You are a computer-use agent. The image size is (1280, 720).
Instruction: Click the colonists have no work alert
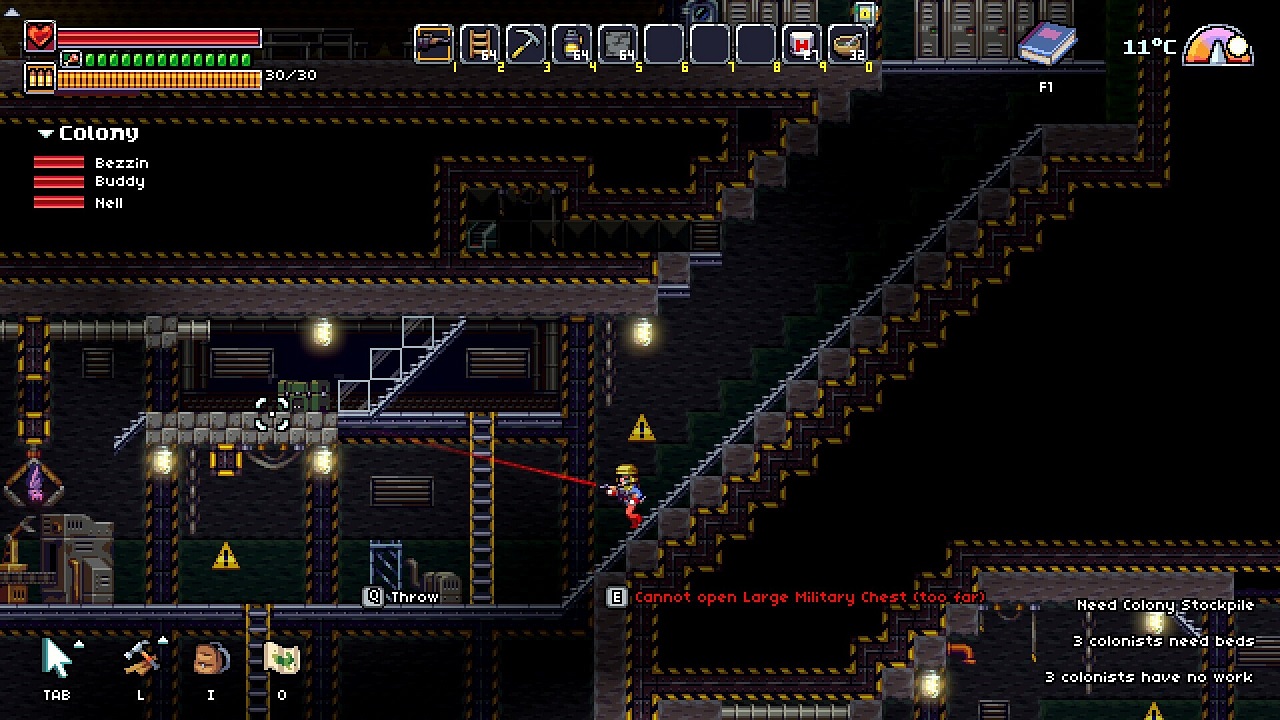coord(1148,677)
